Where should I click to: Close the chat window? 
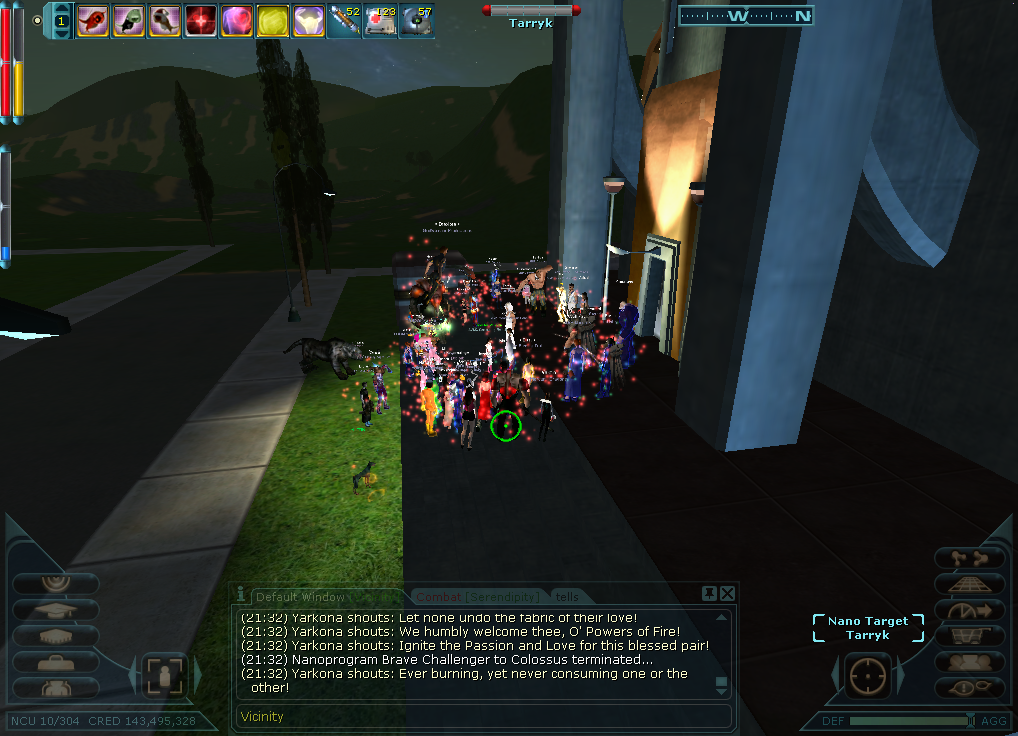click(x=727, y=594)
